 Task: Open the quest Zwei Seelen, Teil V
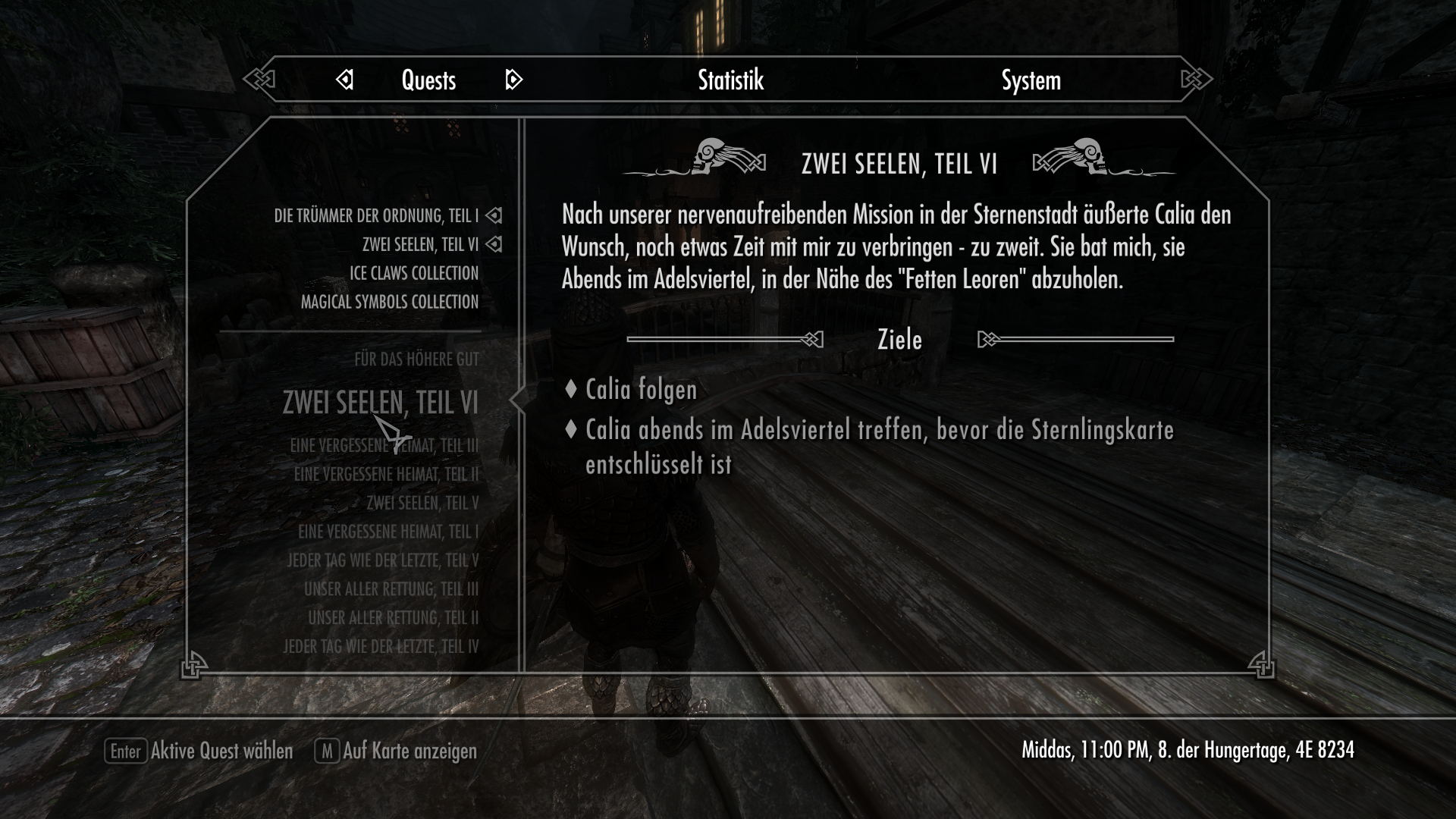tap(422, 504)
